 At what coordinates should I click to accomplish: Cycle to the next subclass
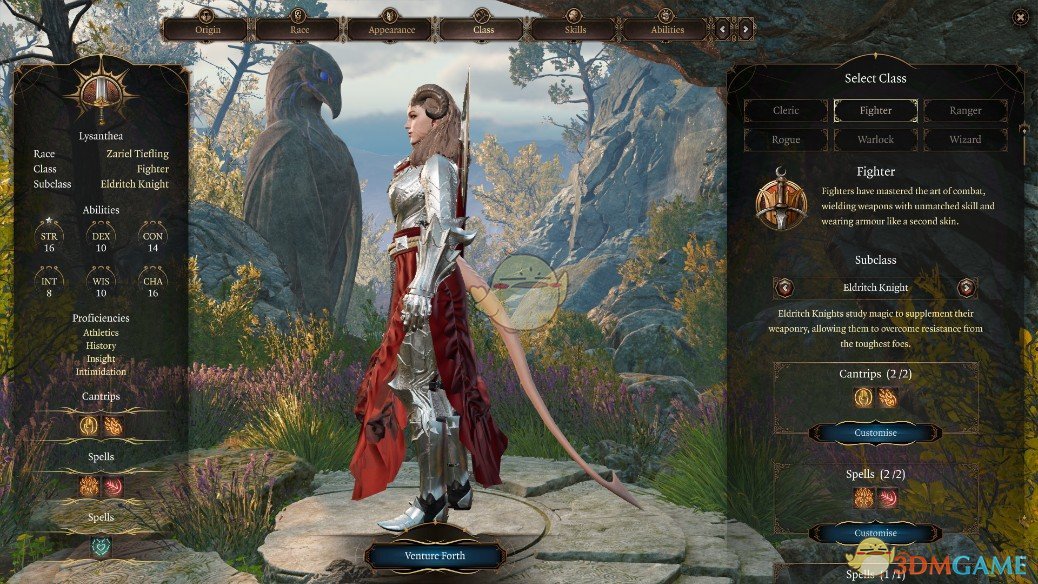tap(966, 288)
